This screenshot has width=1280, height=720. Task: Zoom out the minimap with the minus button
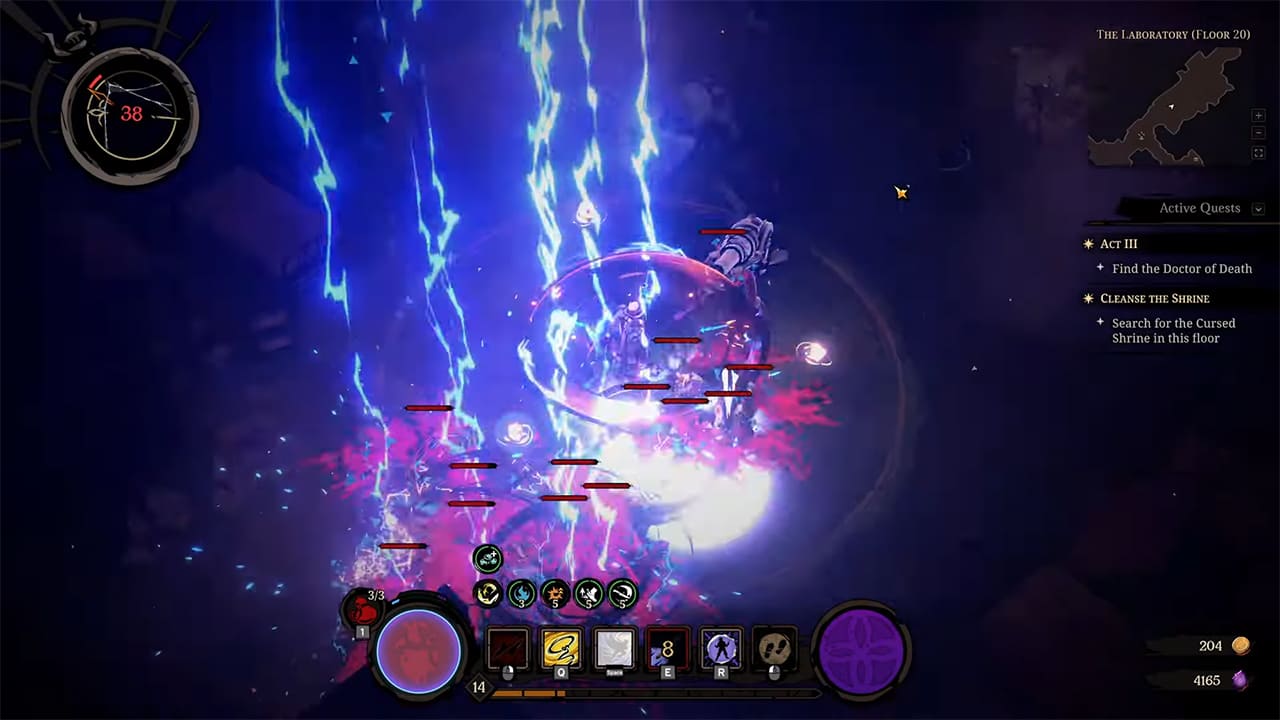tap(1258, 134)
